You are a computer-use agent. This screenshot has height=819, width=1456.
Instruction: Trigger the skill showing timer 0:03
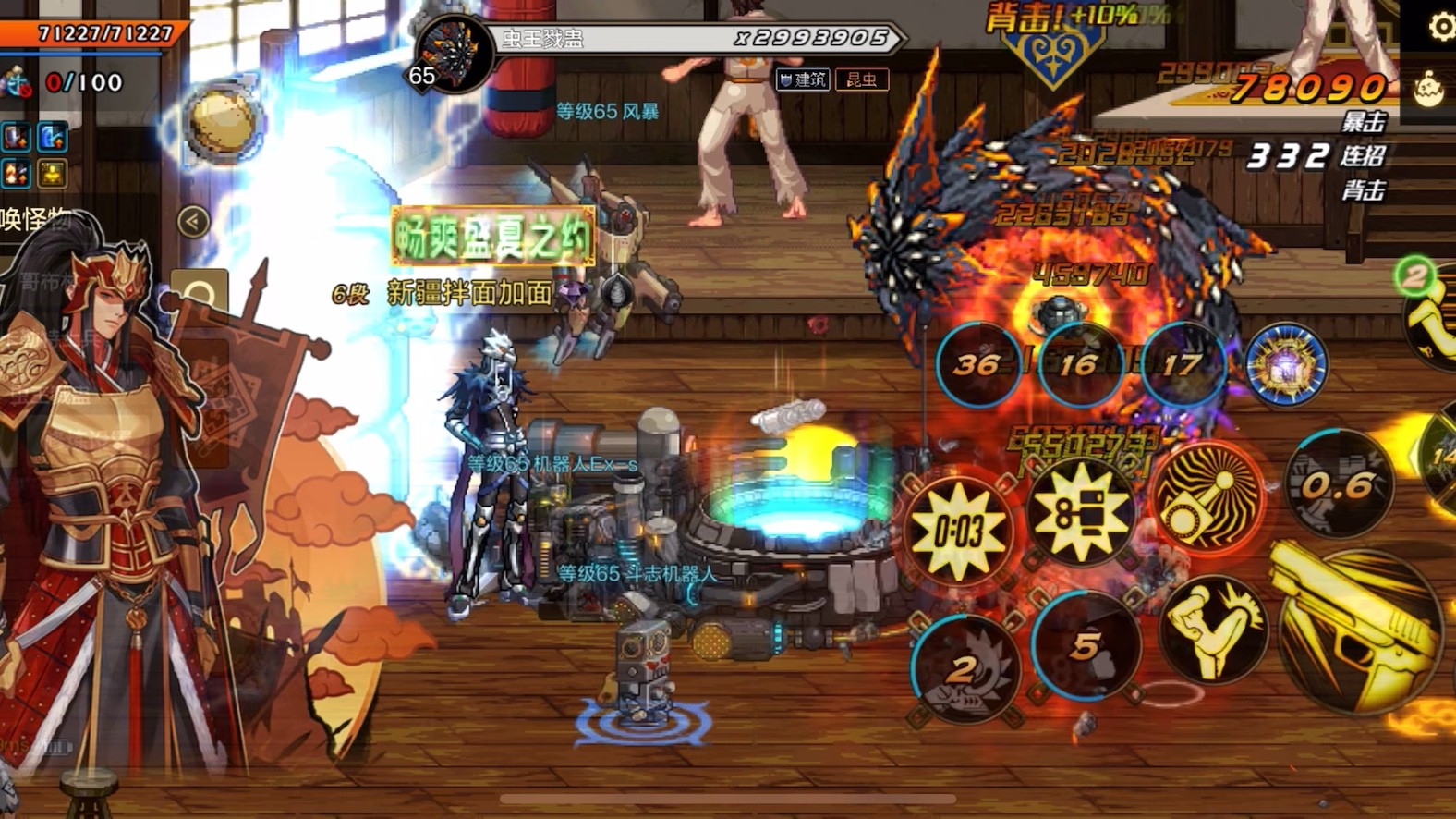[958, 532]
